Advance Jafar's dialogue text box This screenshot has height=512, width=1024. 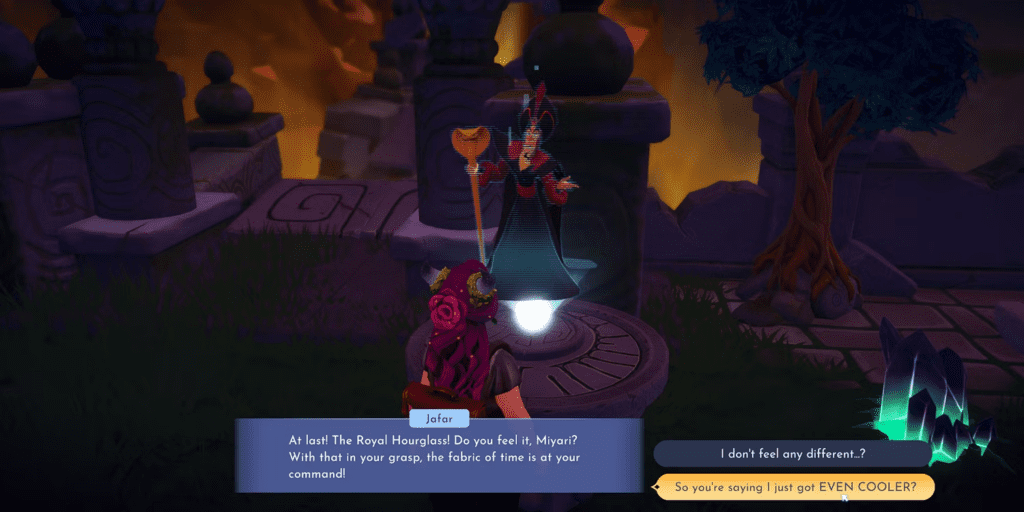438,456
